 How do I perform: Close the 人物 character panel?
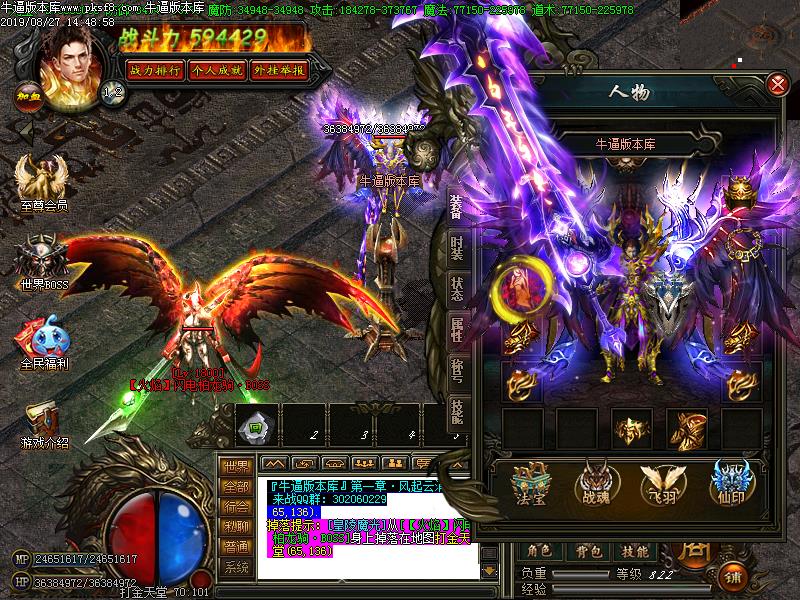click(x=777, y=85)
